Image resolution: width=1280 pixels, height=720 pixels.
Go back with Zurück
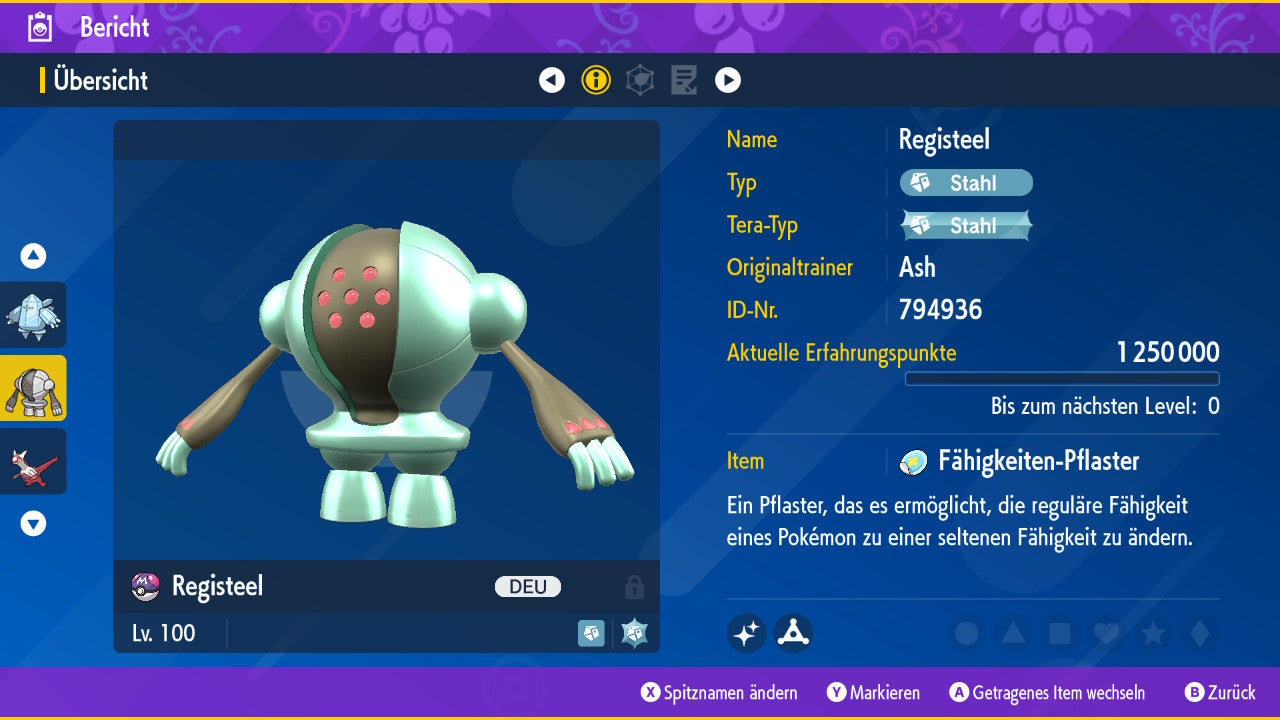coord(1220,692)
